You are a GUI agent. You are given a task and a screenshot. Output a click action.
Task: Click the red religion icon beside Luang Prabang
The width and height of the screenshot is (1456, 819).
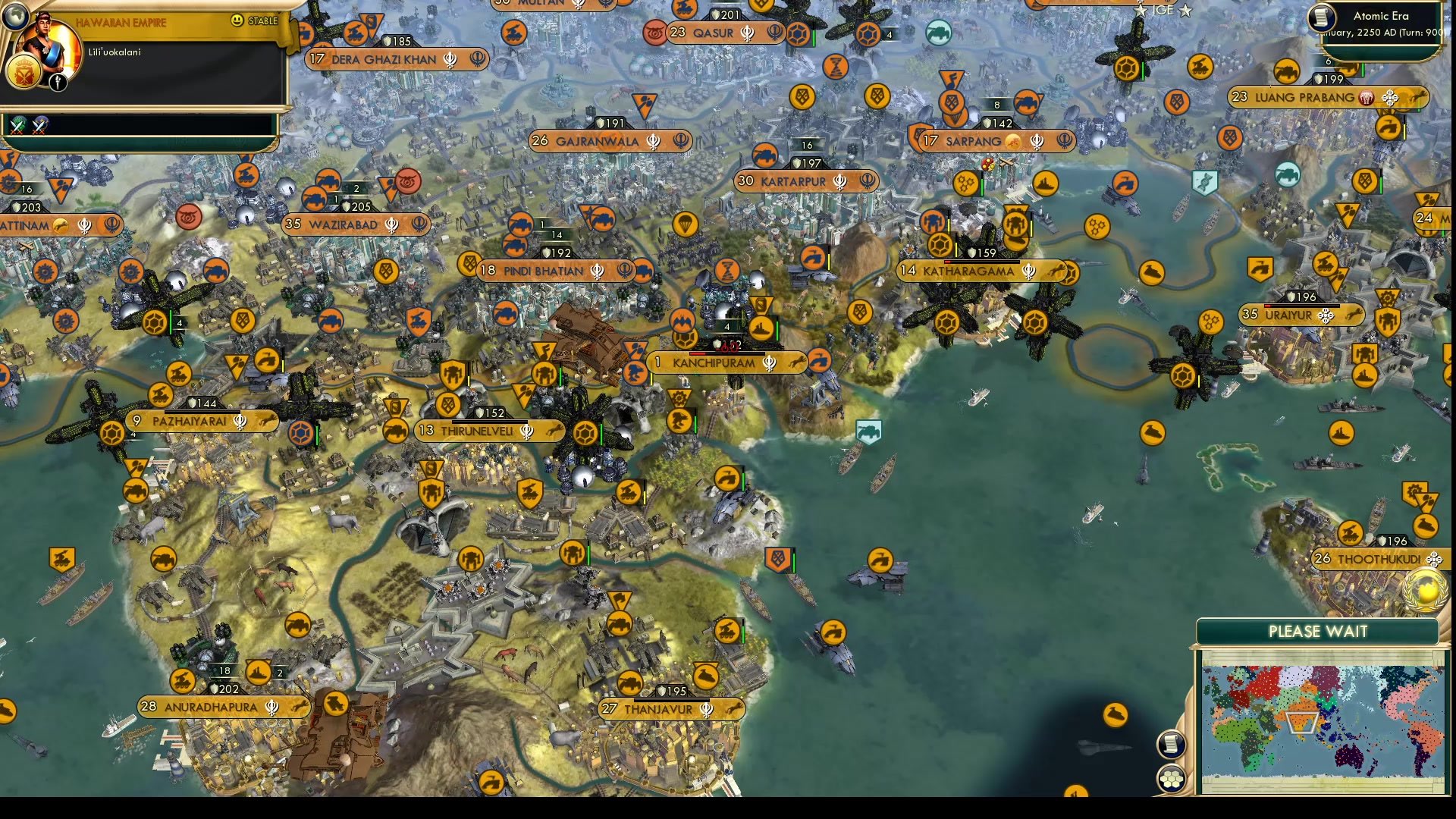pos(1365,97)
